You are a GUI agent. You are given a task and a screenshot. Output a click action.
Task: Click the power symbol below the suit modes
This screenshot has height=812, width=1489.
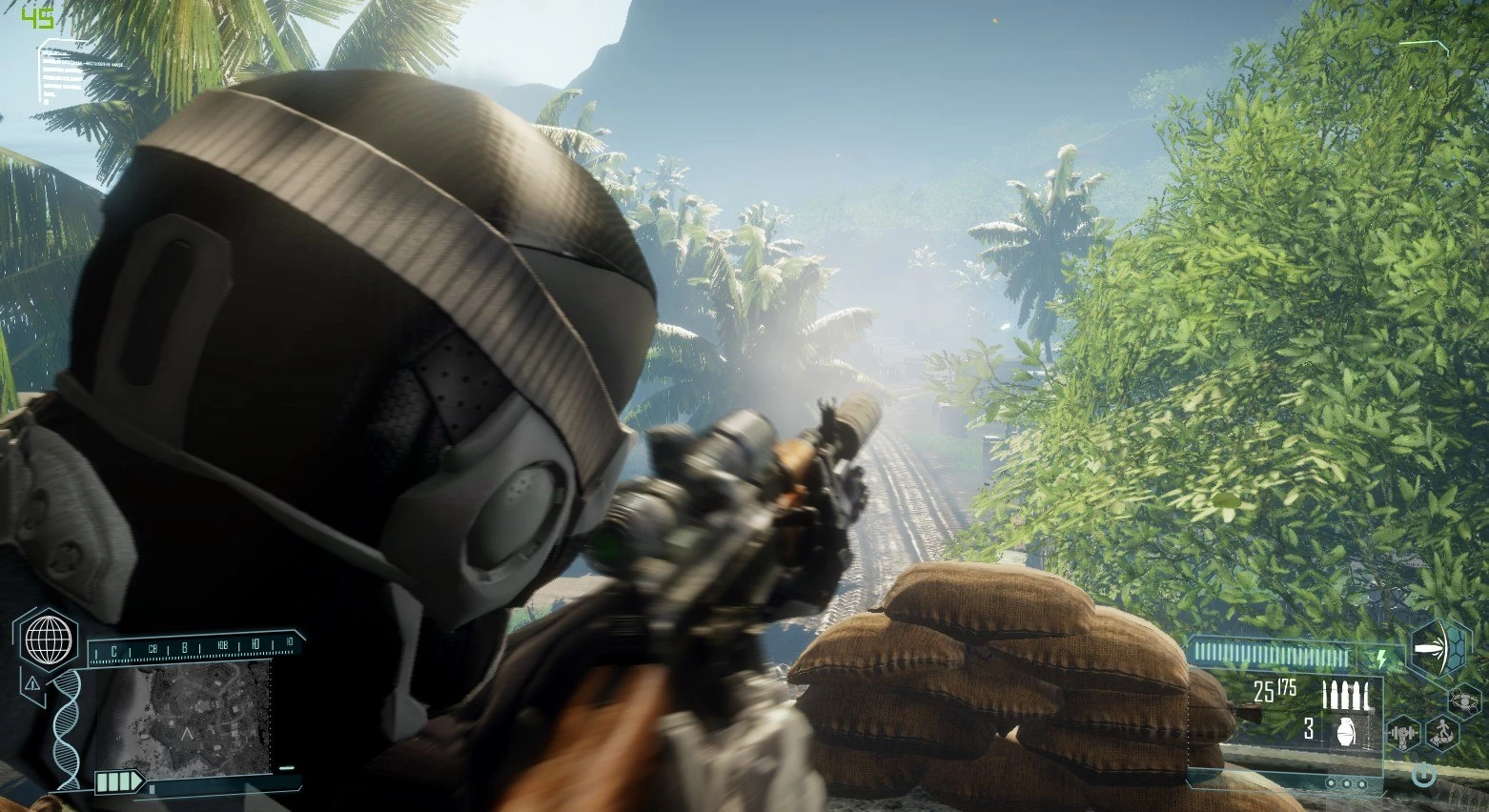coord(1423,774)
